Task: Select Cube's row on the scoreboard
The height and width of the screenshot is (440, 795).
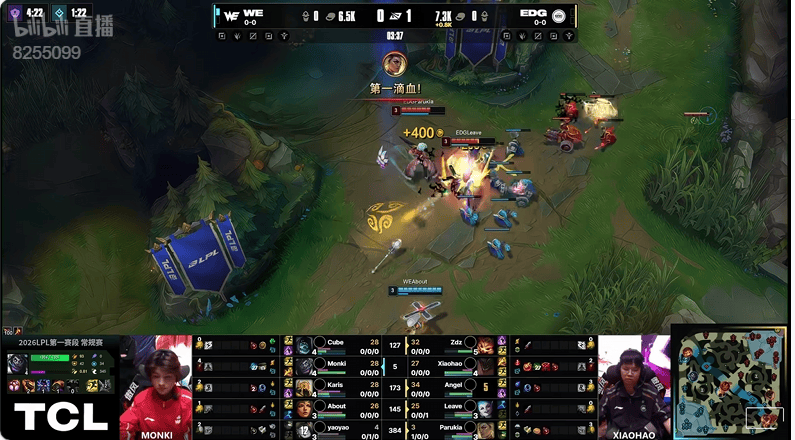Action: pyautogui.click(x=336, y=345)
